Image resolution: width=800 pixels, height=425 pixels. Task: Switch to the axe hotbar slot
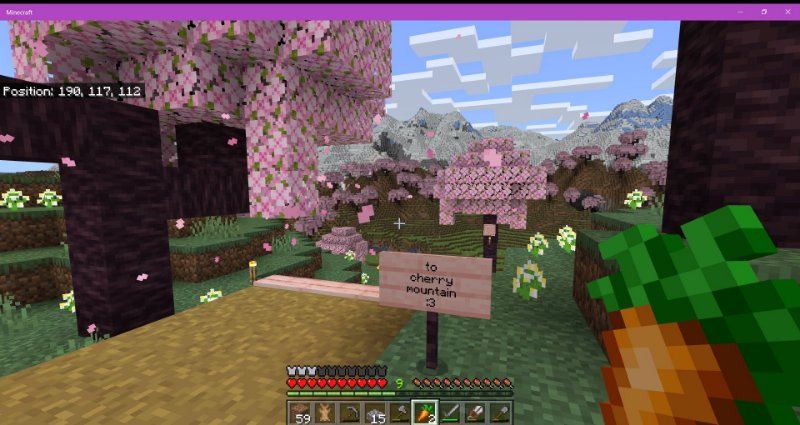click(x=399, y=412)
